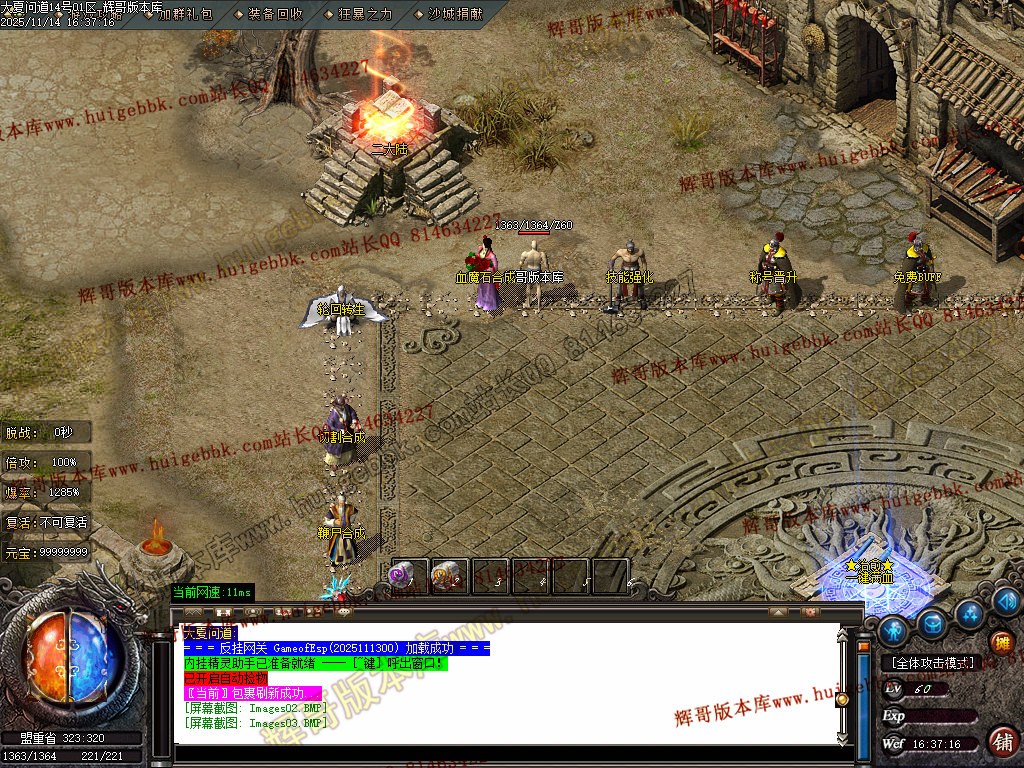Screen dimensions: 1024x768
Task: Open the character figure round button
Action: (892, 630)
